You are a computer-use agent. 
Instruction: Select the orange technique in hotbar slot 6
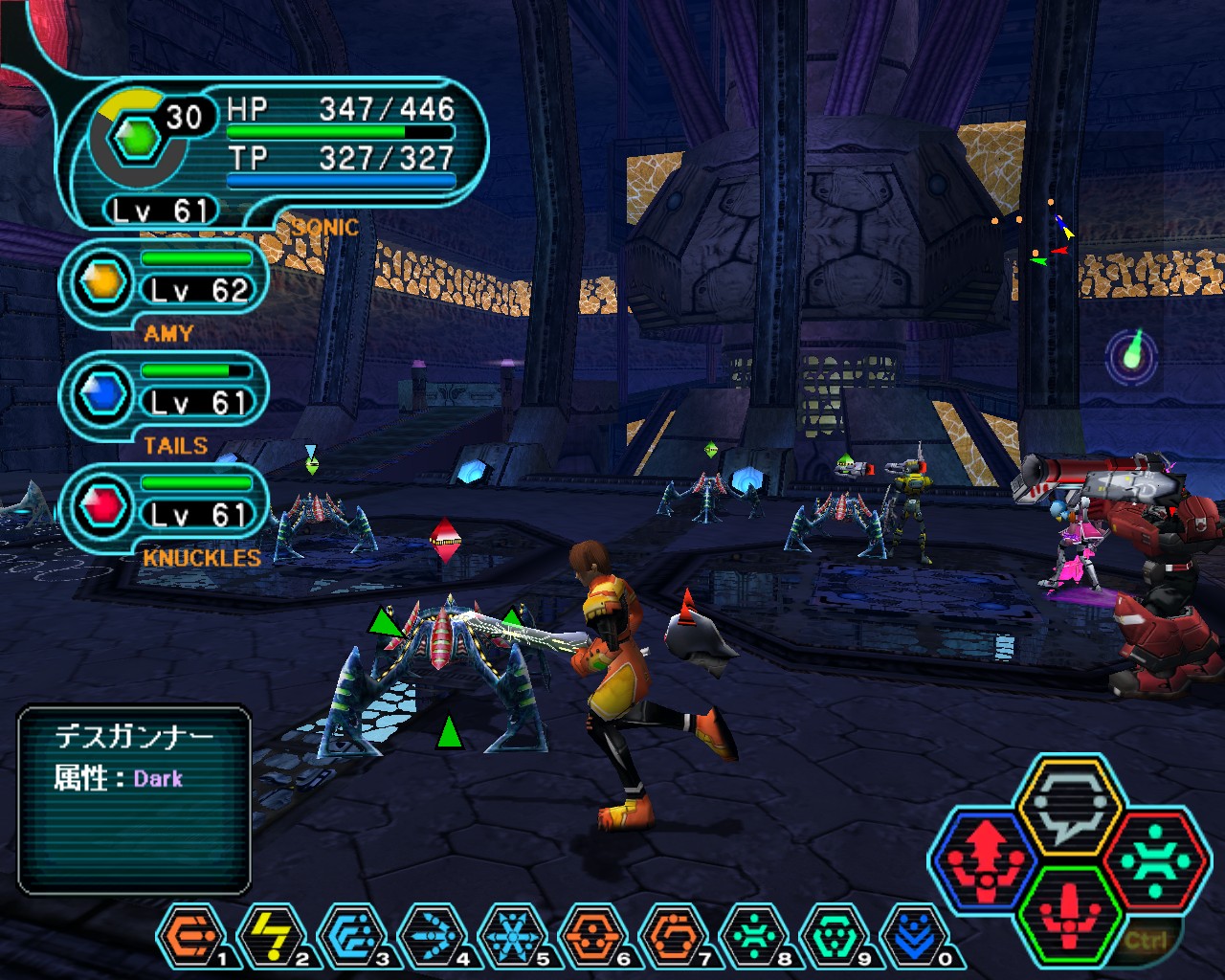click(x=593, y=935)
